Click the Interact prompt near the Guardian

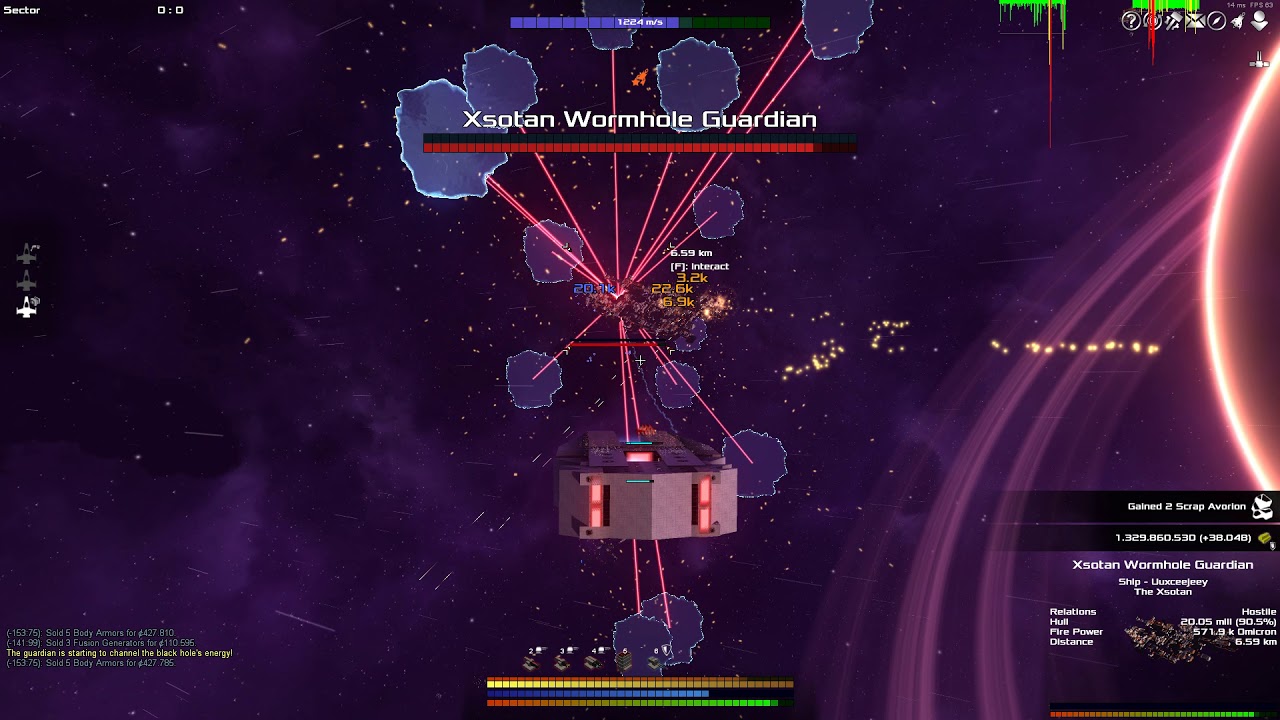click(700, 267)
